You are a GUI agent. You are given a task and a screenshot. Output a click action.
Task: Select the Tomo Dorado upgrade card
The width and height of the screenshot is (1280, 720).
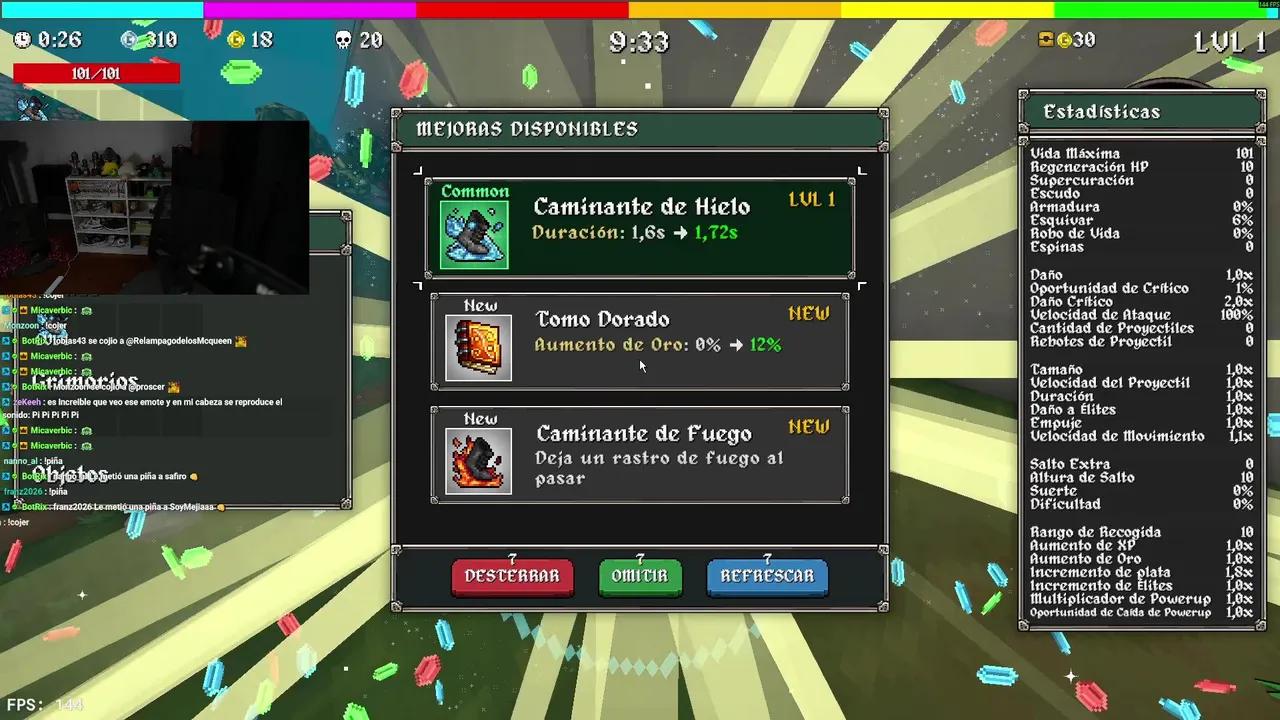(640, 340)
